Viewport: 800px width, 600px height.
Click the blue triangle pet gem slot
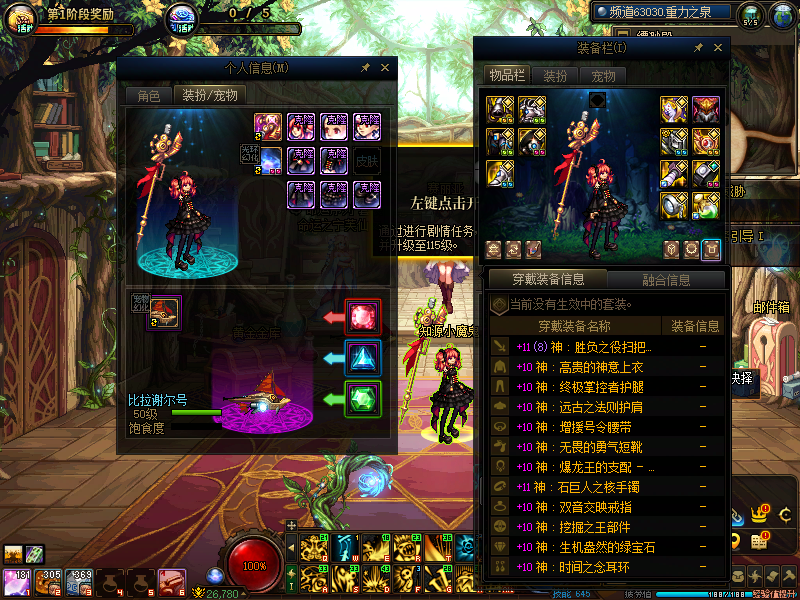363,358
